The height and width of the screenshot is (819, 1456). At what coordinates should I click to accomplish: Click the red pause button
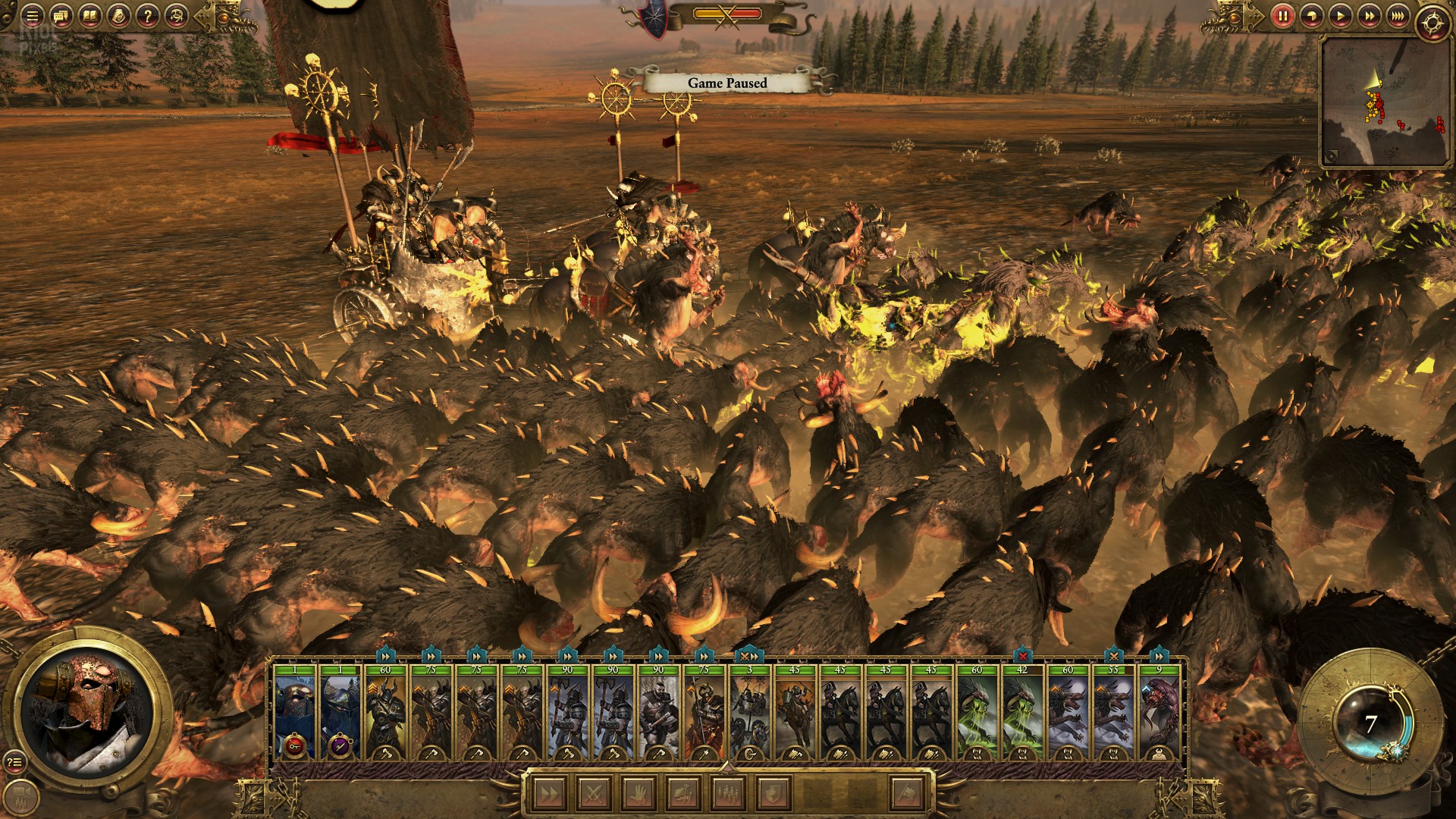1282,15
